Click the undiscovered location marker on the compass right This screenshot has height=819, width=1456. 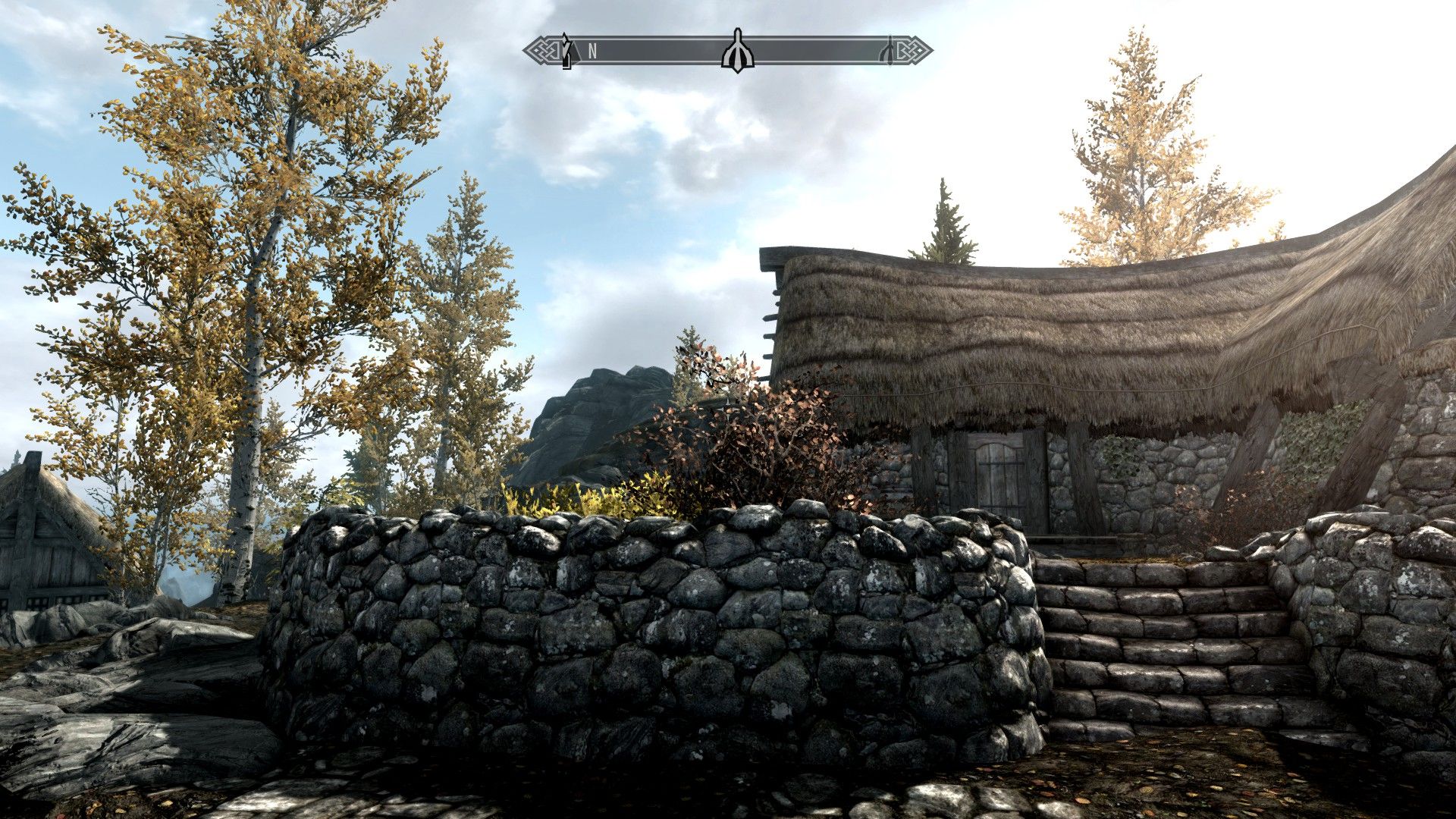(x=890, y=51)
